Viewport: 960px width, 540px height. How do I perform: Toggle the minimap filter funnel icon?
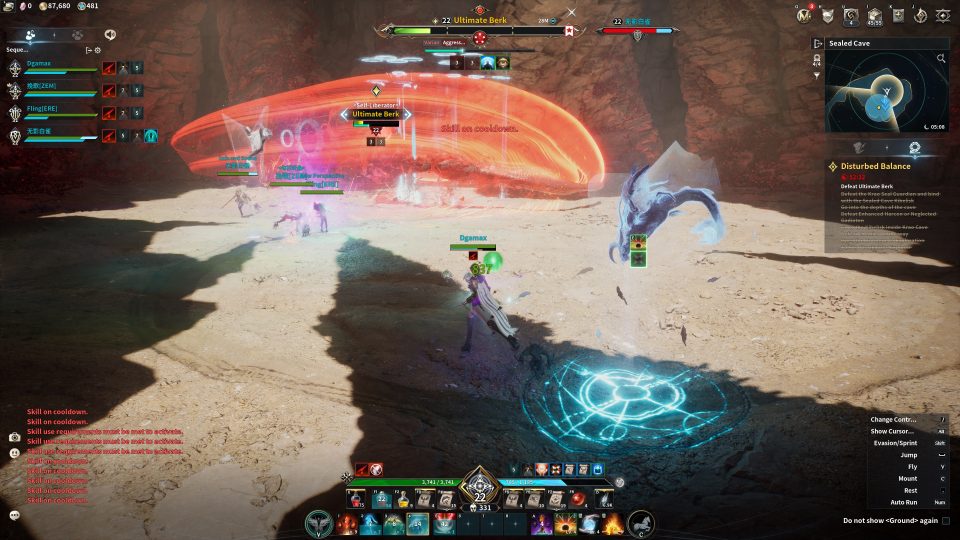point(817,75)
